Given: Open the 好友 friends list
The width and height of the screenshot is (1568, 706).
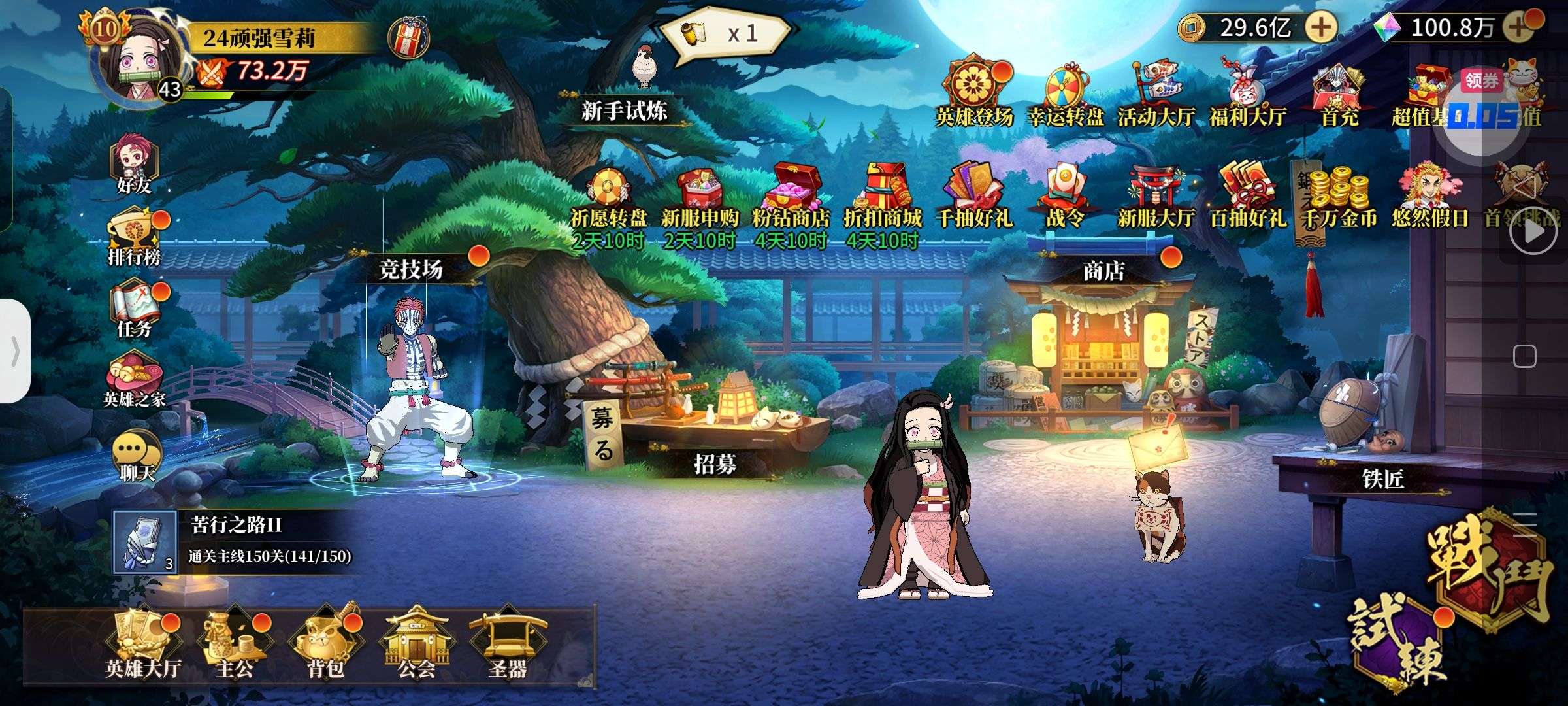Looking at the screenshot, I should [x=135, y=167].
